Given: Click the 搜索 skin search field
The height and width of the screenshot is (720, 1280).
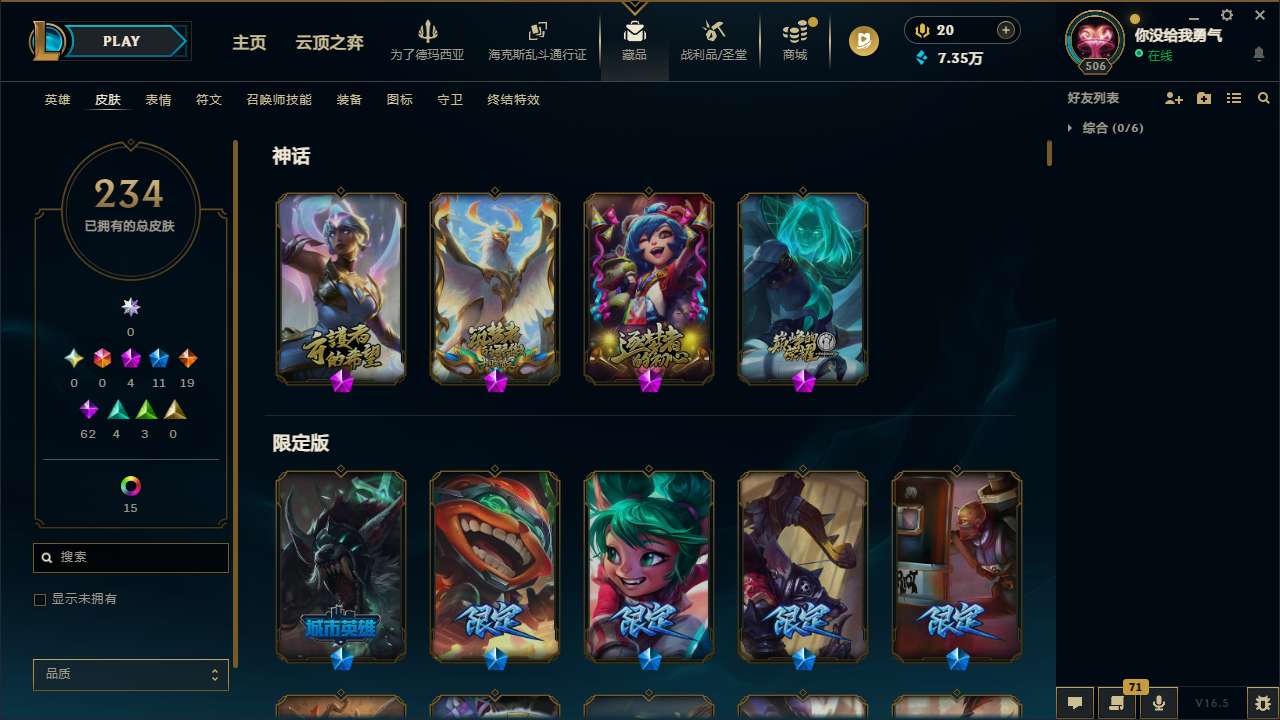Looking at the screenshot, I should pyautogui.click(x=130, y=557).
